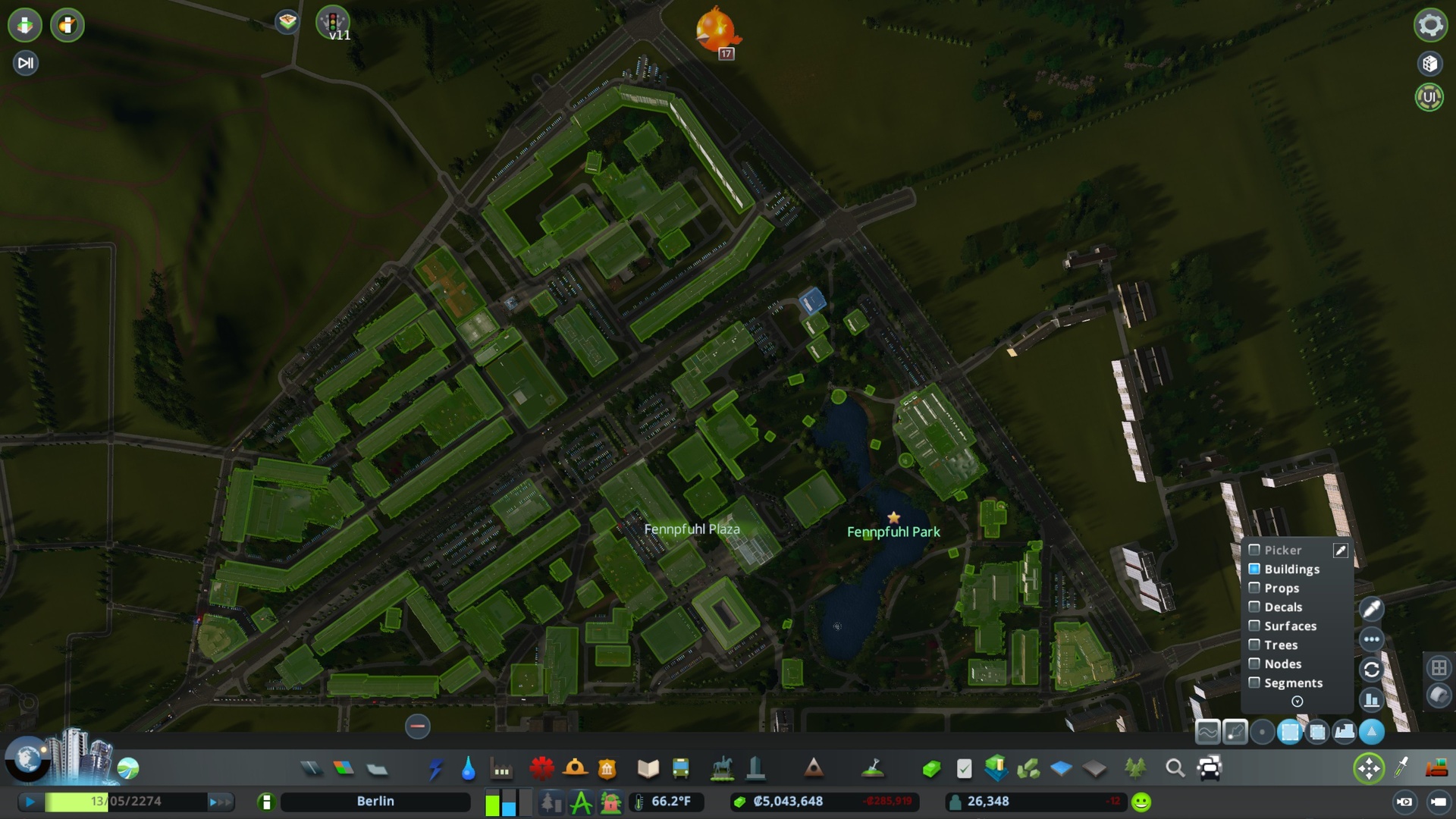Open the Settings gear in the top-right corner

pyautogui.click(x=1429, y=25)
